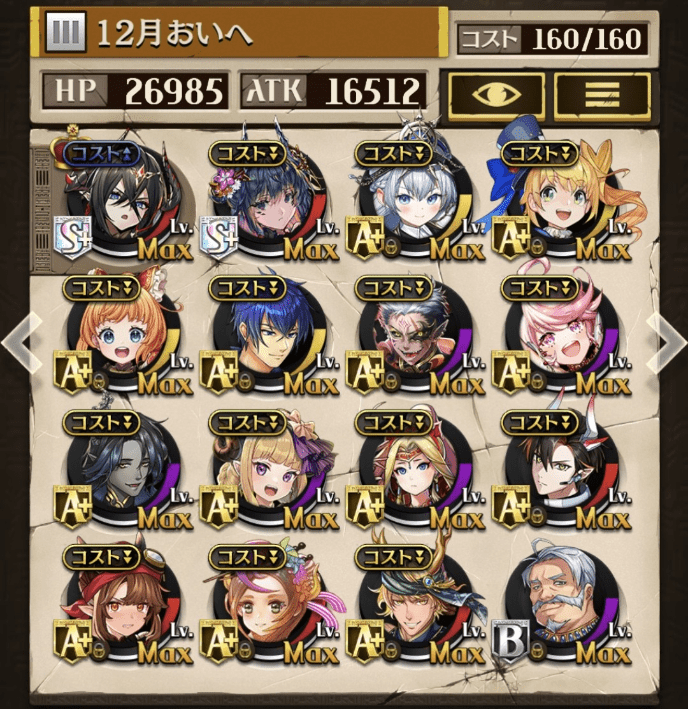The height and width of the screenshot is (709, 688).
Task: Choose the blonde character with red headdress
Action: [x=410, y=470]
